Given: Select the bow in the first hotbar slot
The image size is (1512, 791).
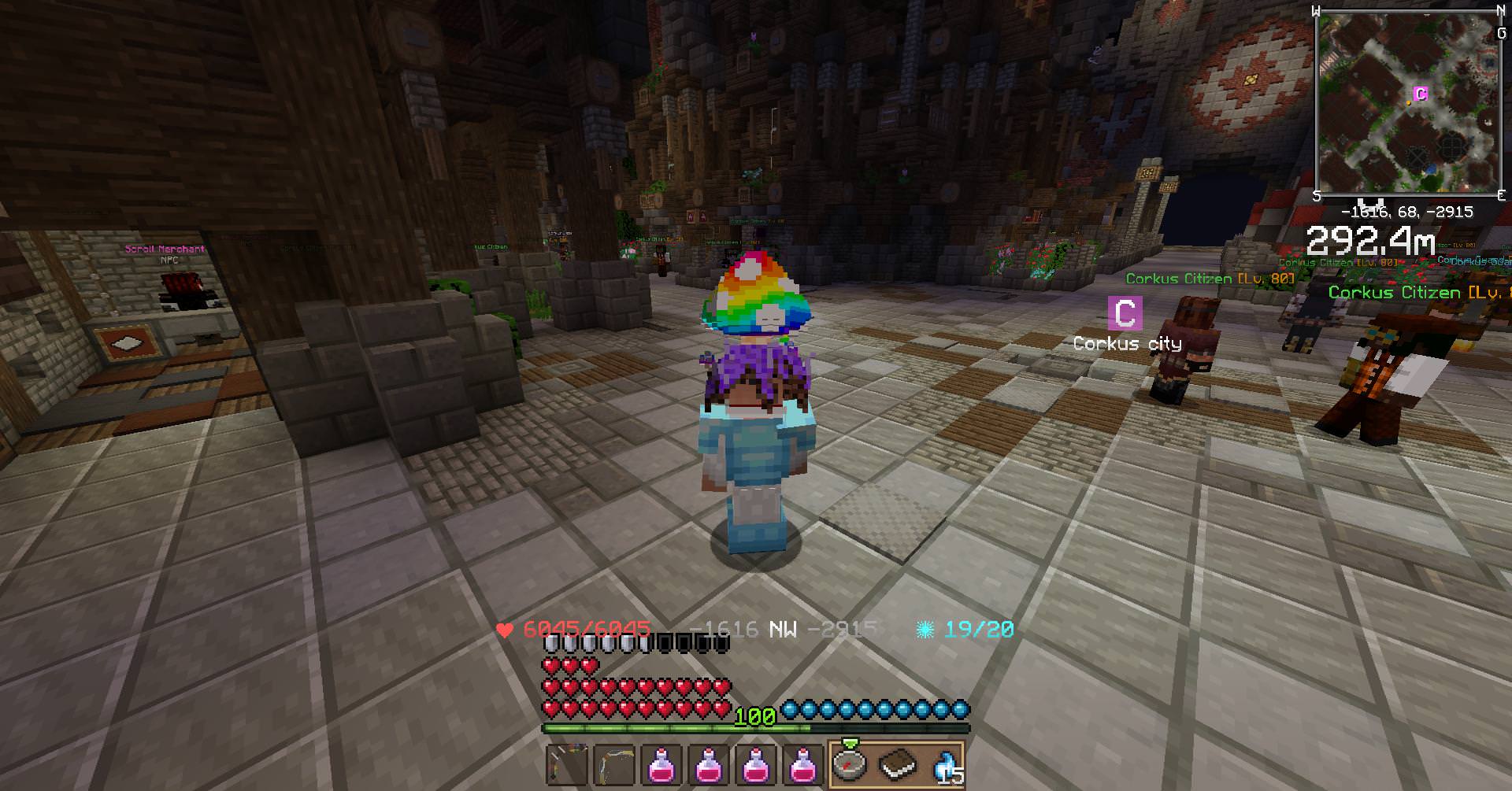Looking at the screenshot, I should 566,763.
